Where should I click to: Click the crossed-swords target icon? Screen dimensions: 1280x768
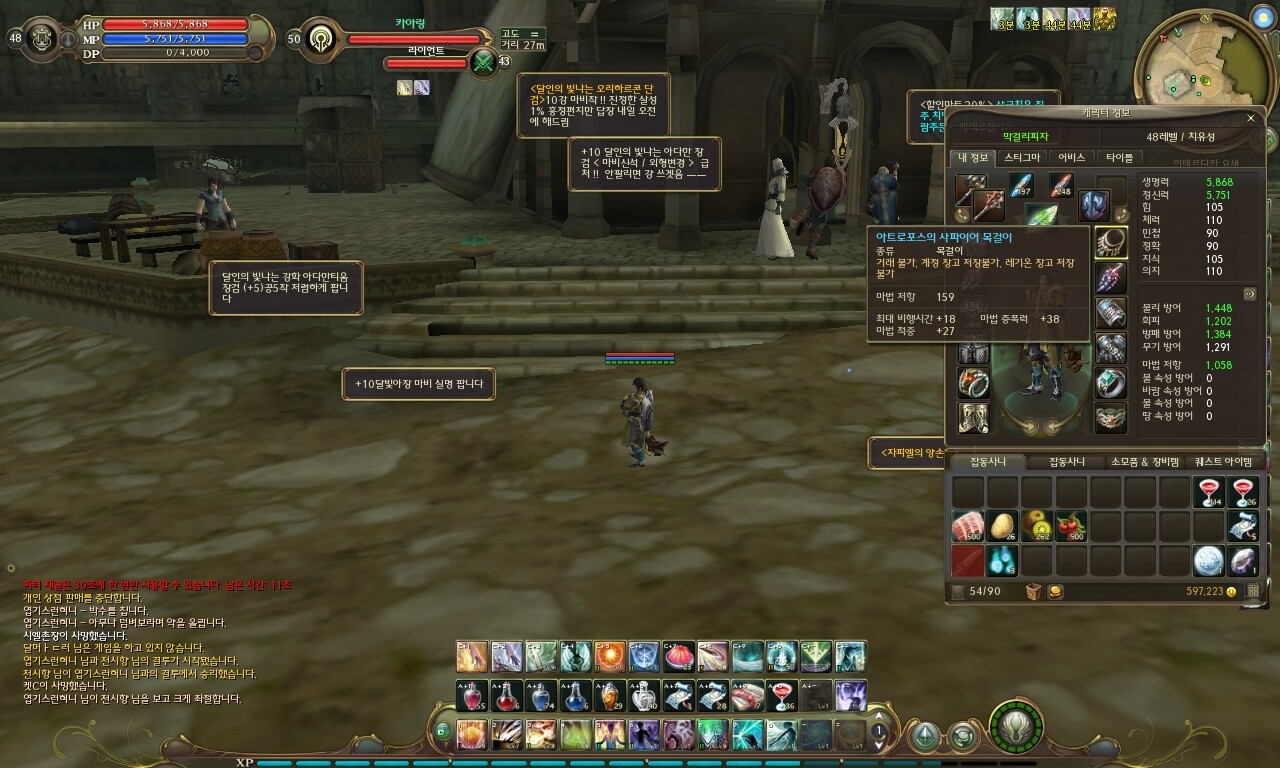click(x=484, y=62)
